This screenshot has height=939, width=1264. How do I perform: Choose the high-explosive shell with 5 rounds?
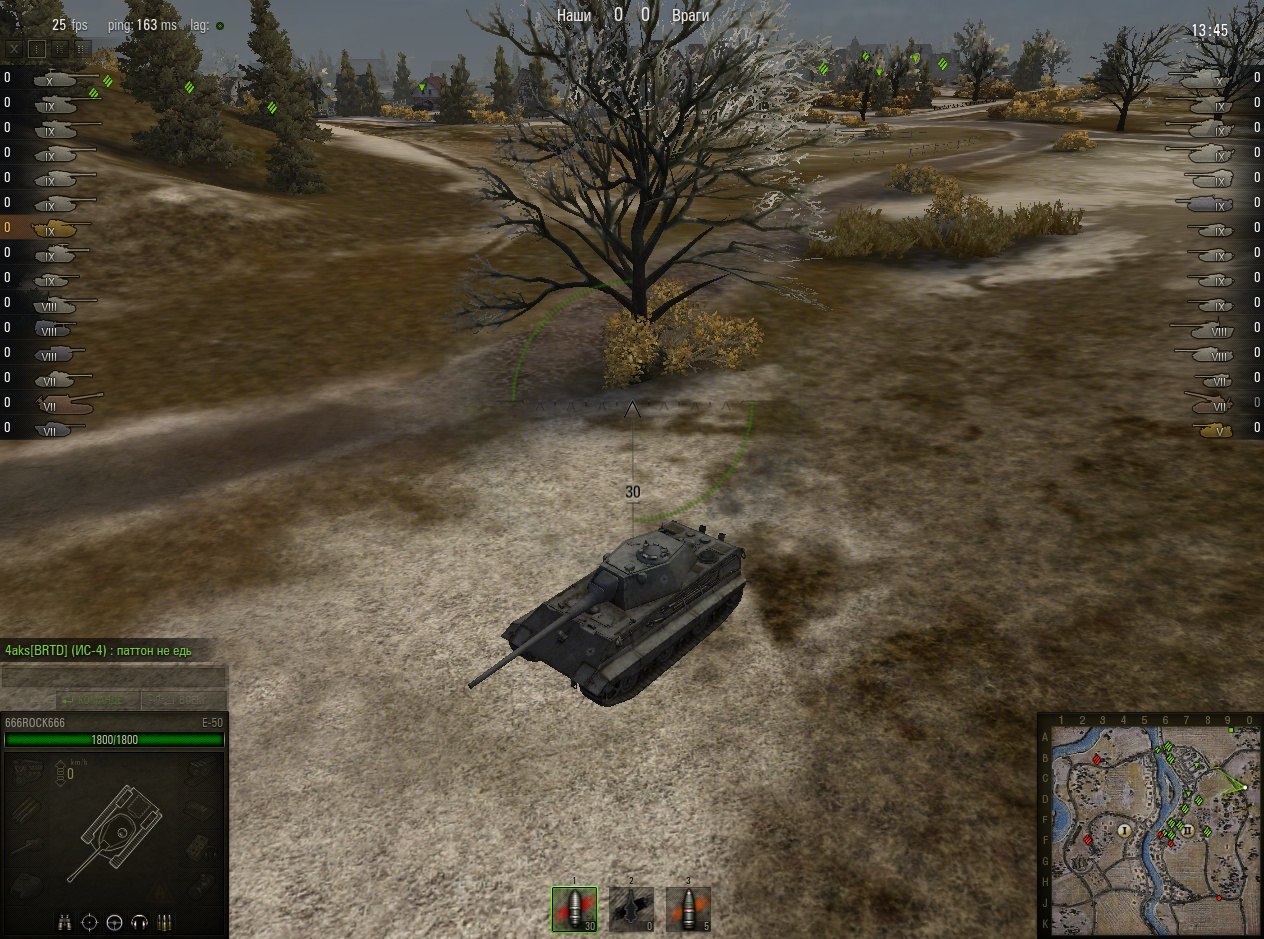[x=688, y=909]
